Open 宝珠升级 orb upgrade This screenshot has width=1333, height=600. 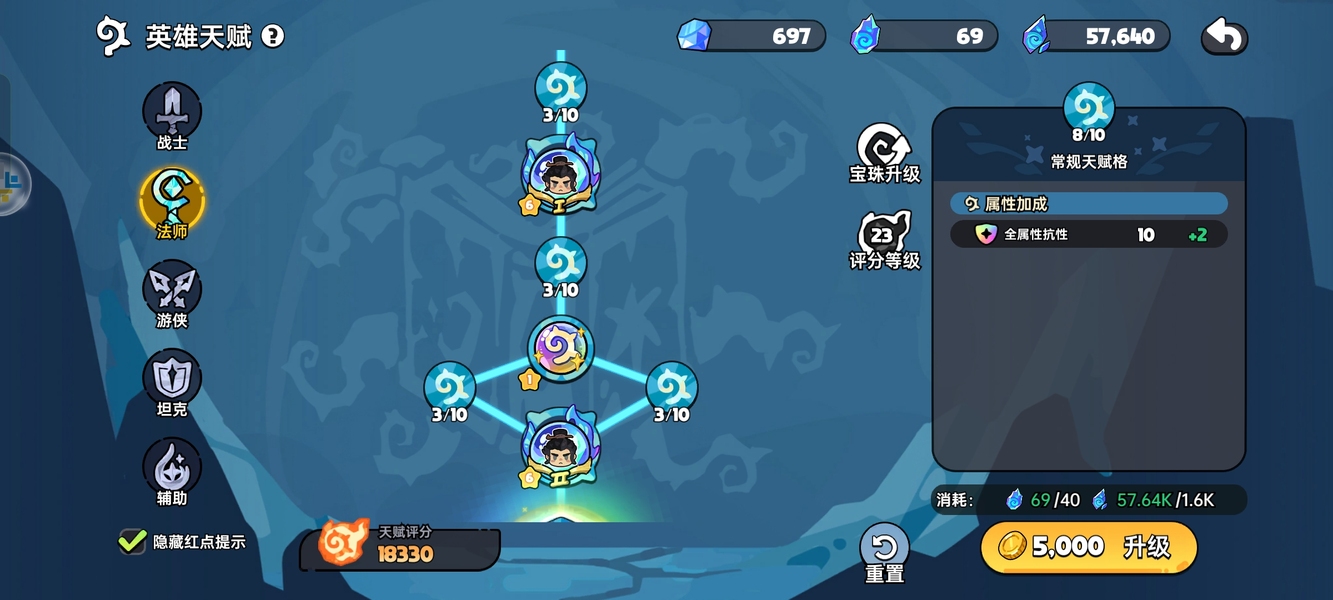pyautogui.click(x=884, y=151)
